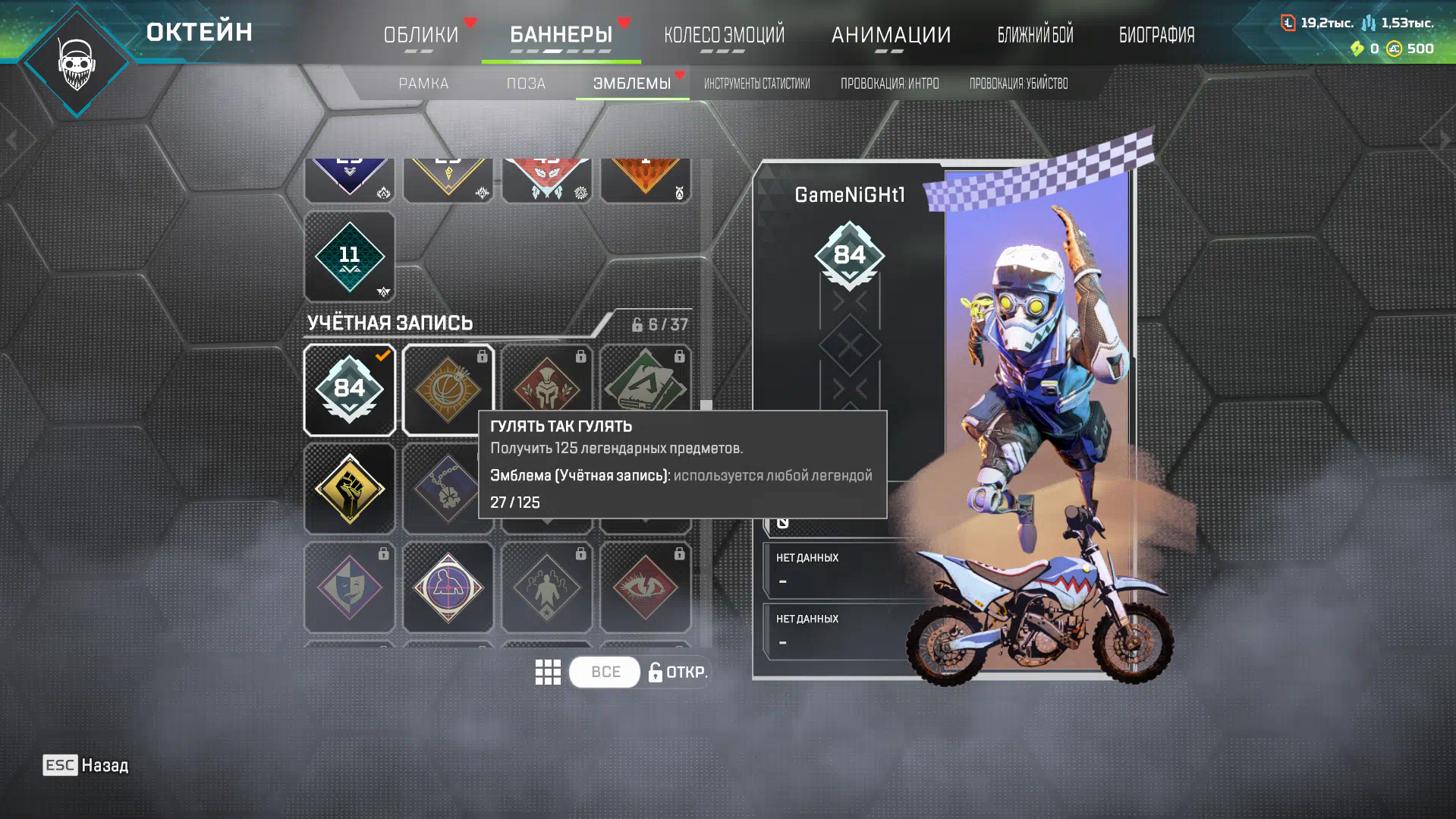Filter to unlocked badges with Откр.

[678, 673]
